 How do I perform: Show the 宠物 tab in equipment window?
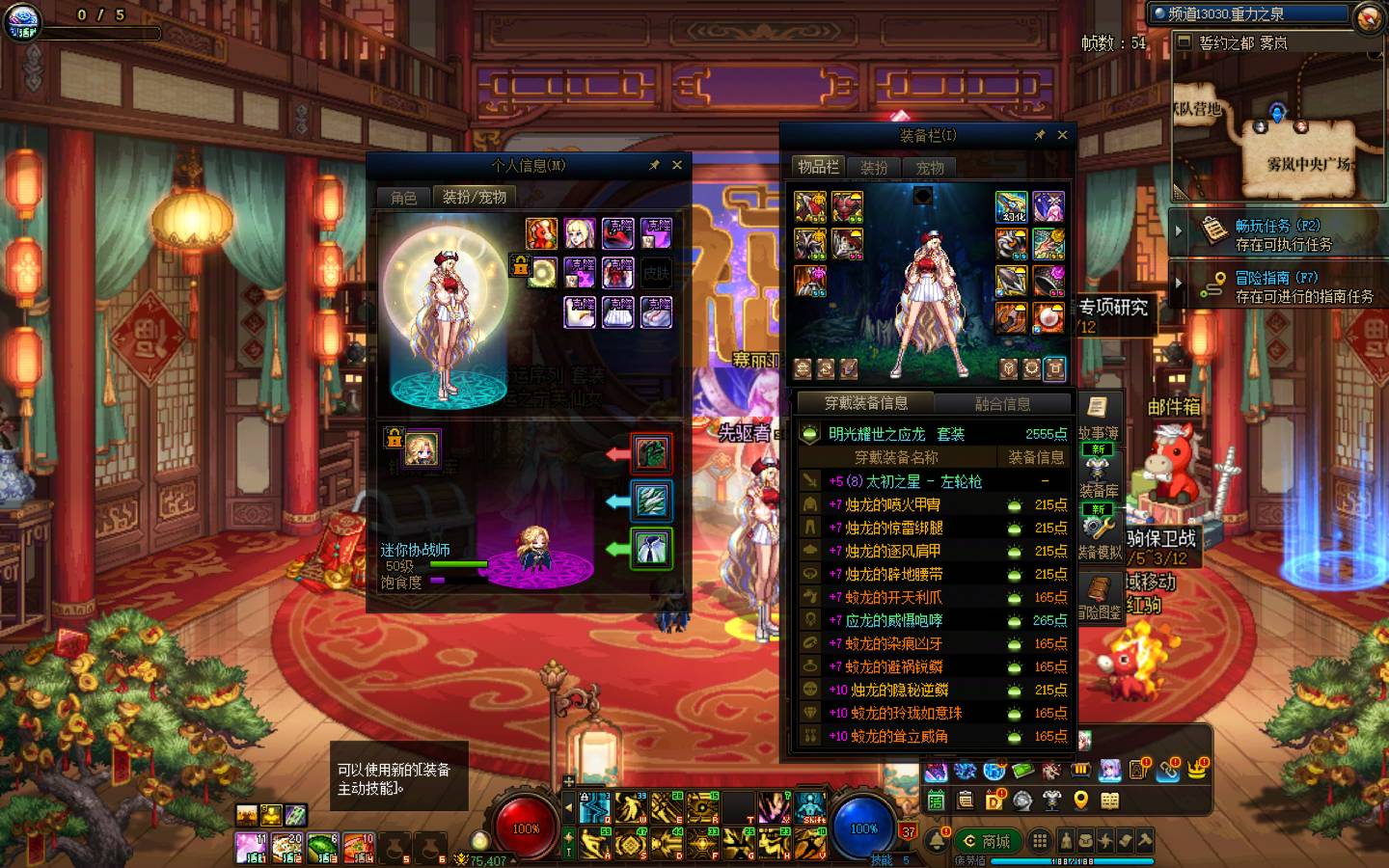point(930,168)
